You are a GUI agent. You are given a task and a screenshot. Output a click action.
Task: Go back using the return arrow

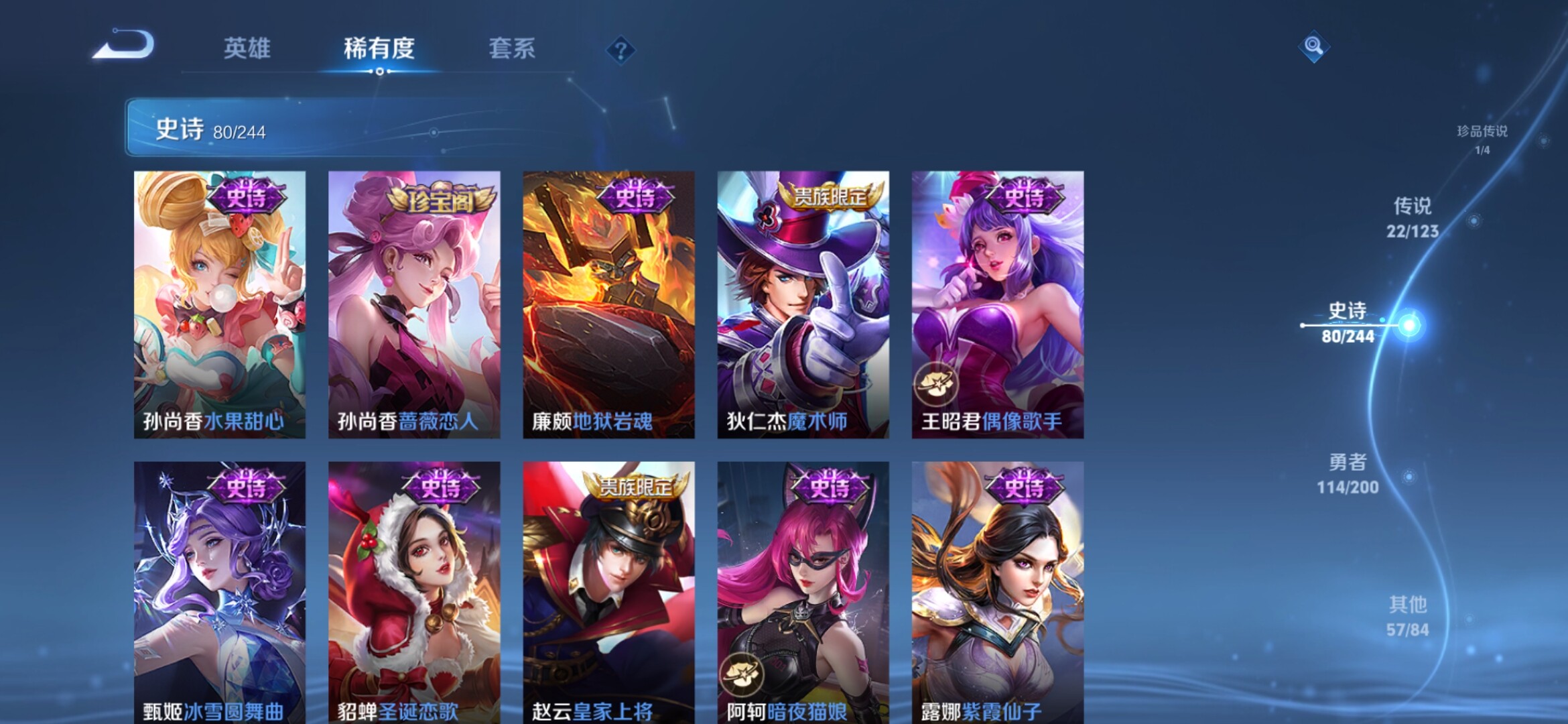click(124, 46)
